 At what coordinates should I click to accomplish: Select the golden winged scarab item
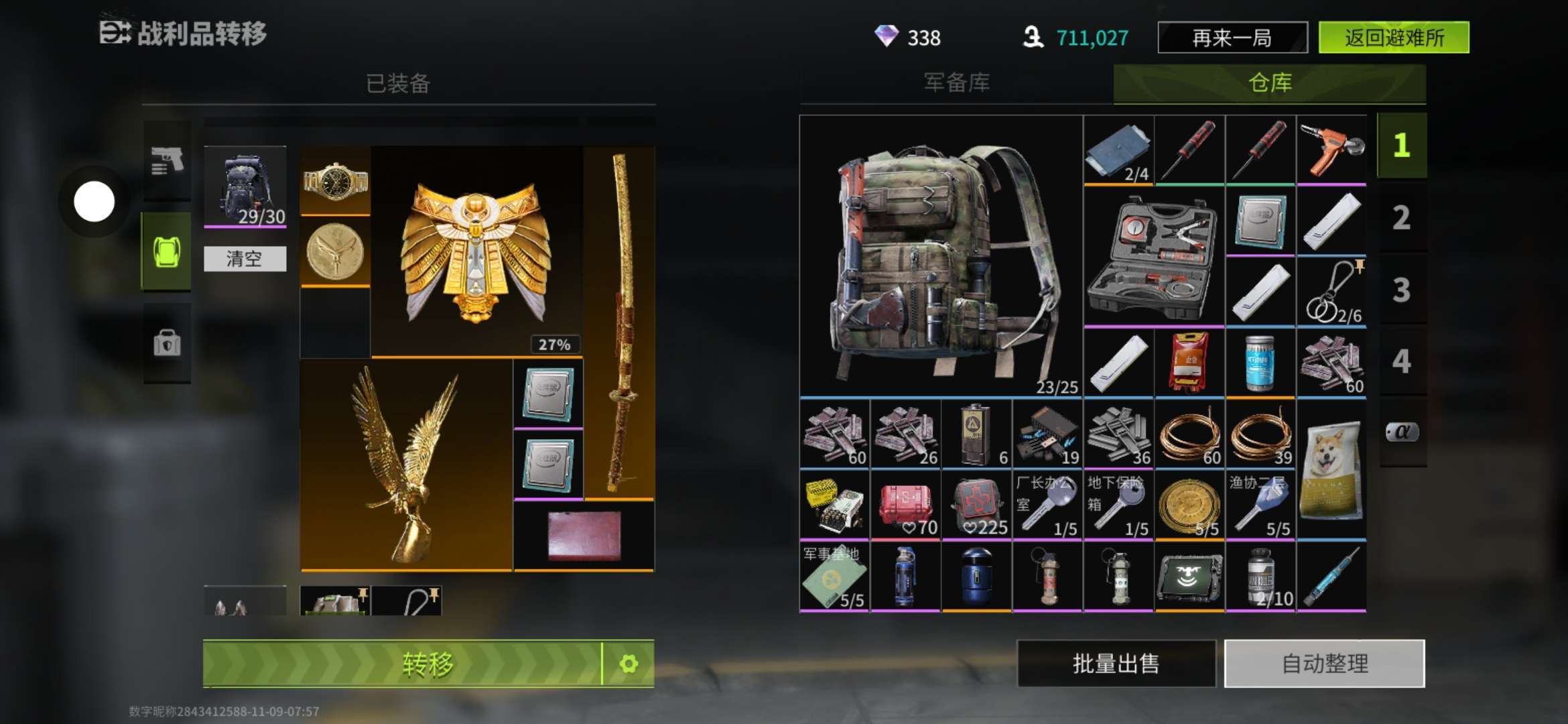476,251
